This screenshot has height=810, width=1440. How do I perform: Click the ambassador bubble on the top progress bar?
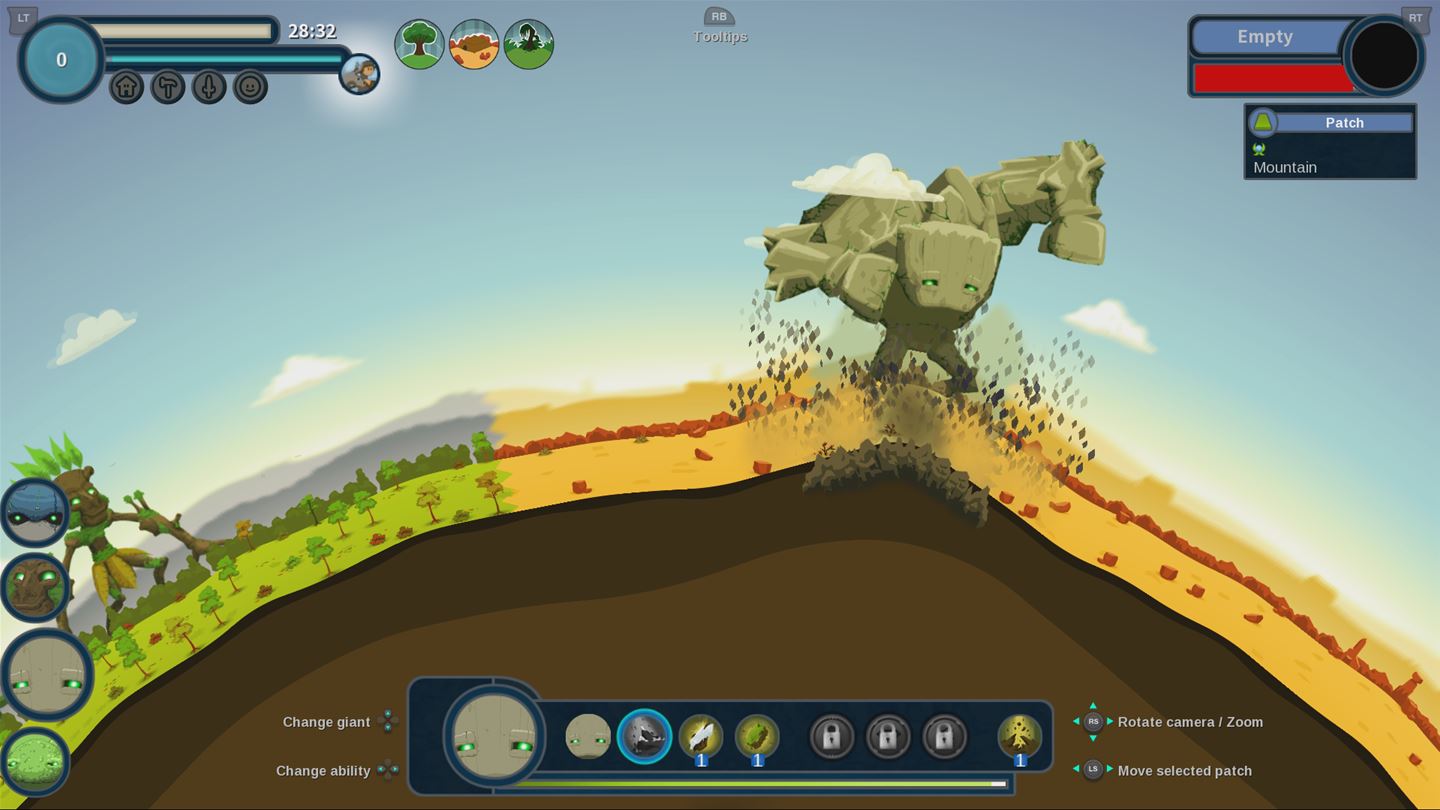(360, 76)
